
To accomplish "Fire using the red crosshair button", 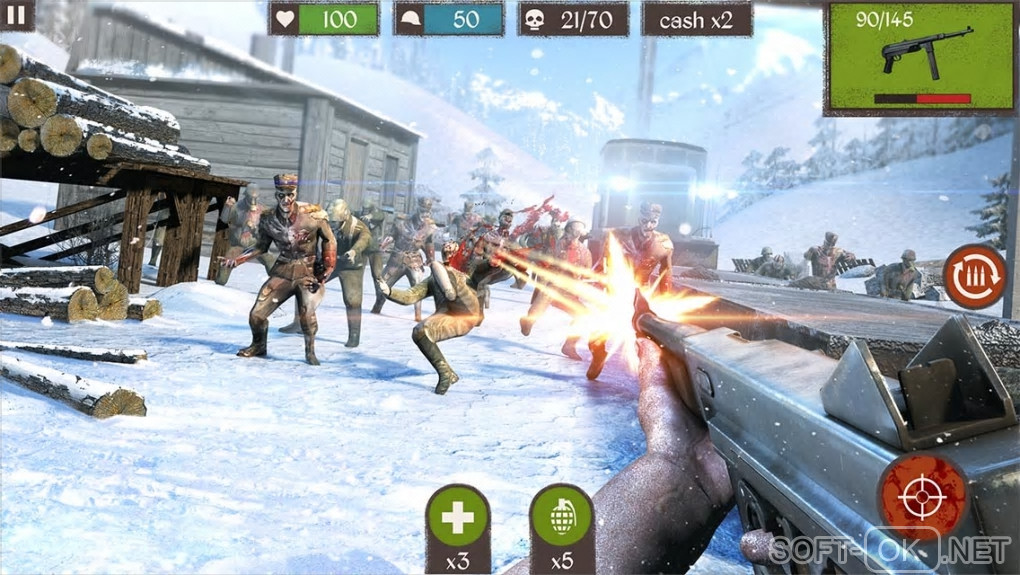I will coord(922,496).
